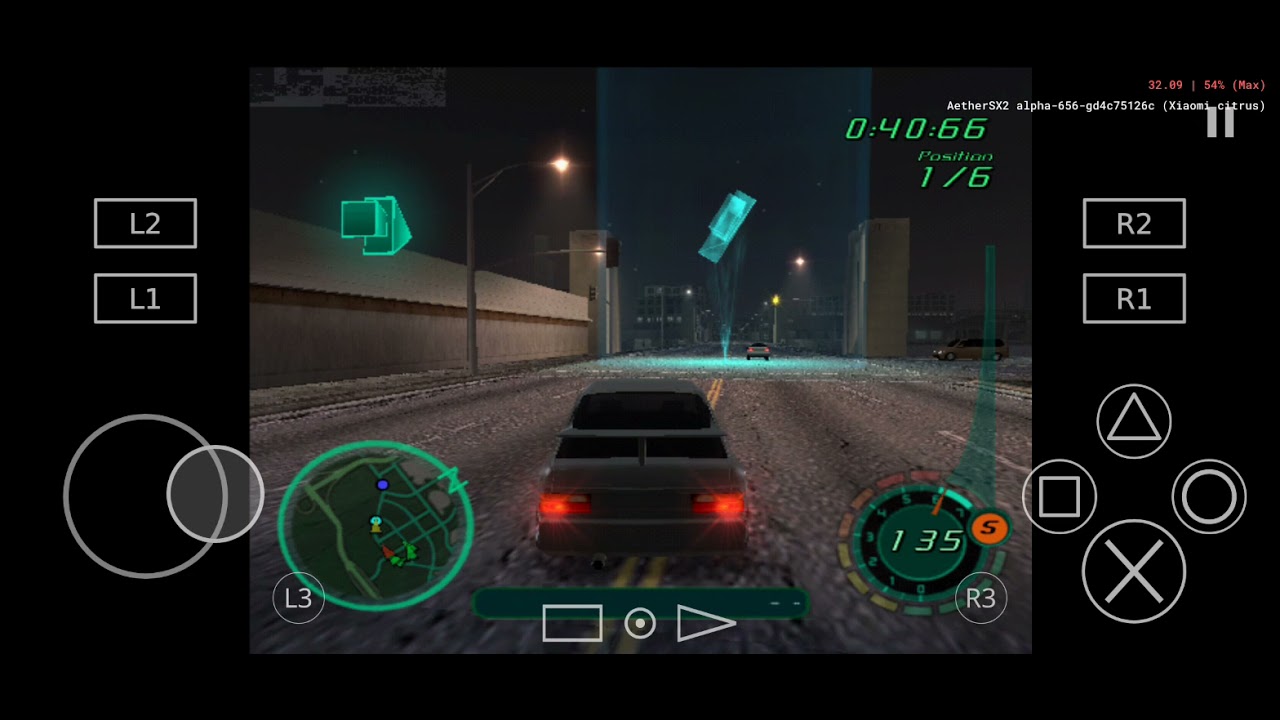1280x720 pixels.
Task: Tap the triangle face button
Action: pyautogui.click(x=1134, y=421)
